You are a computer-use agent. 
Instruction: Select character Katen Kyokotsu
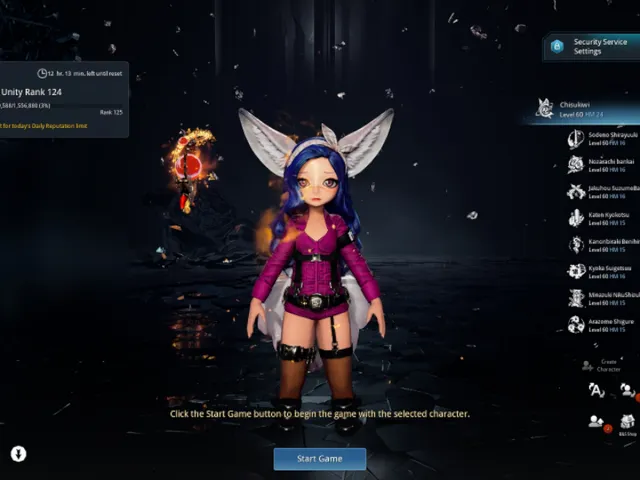pyautogui.click(x=598, y=218)
